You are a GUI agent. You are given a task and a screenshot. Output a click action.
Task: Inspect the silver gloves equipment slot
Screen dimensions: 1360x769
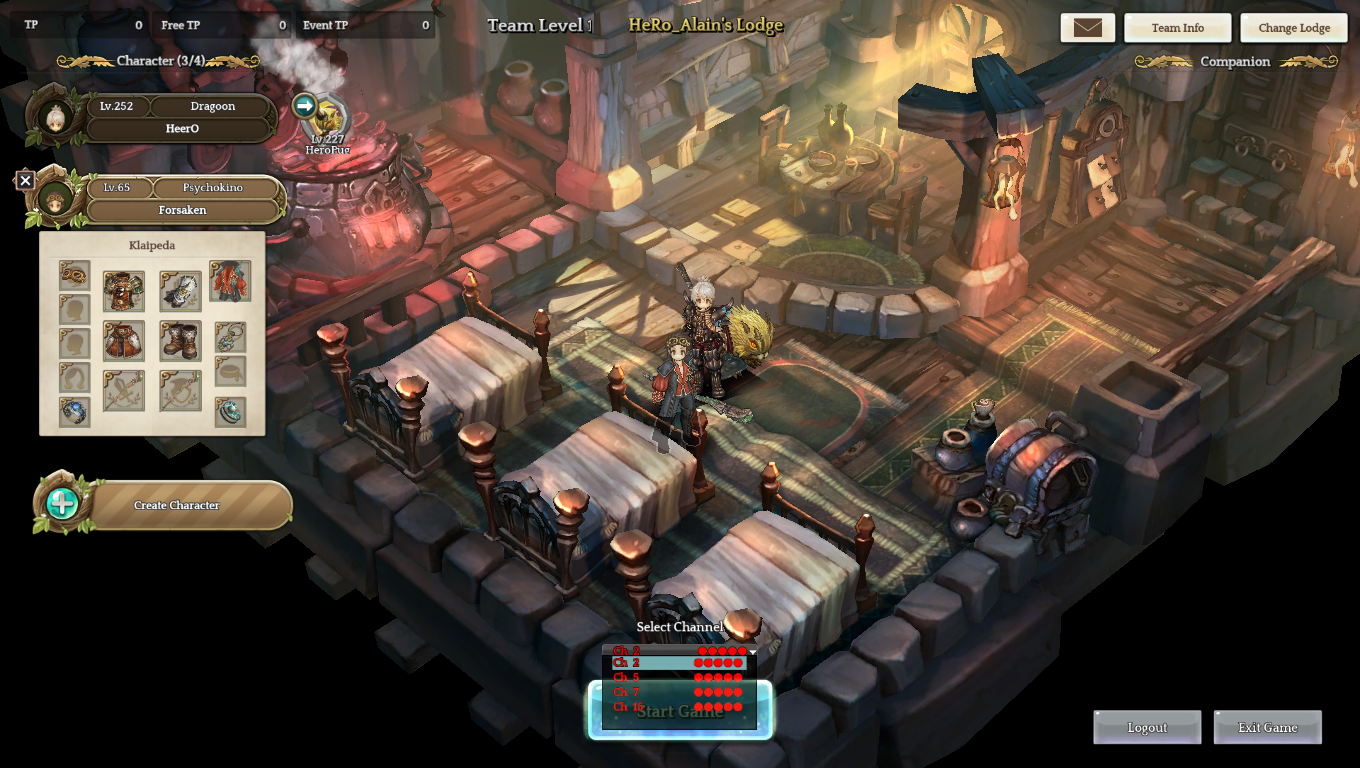point(180,291)
